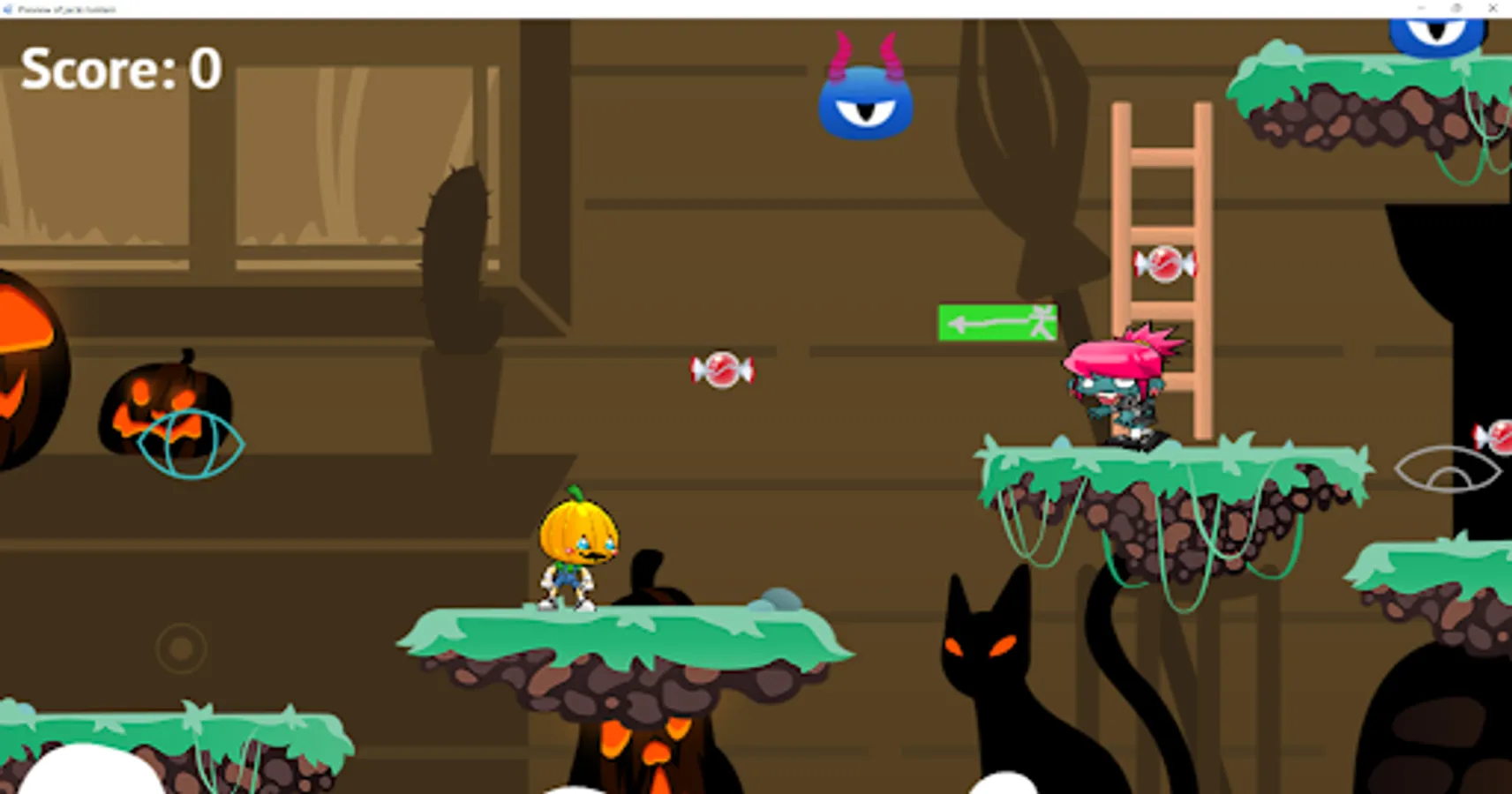Minimize the game preview window
Image resolution: width=1512 pixels, height=794 pixels.
[1422, 9]
